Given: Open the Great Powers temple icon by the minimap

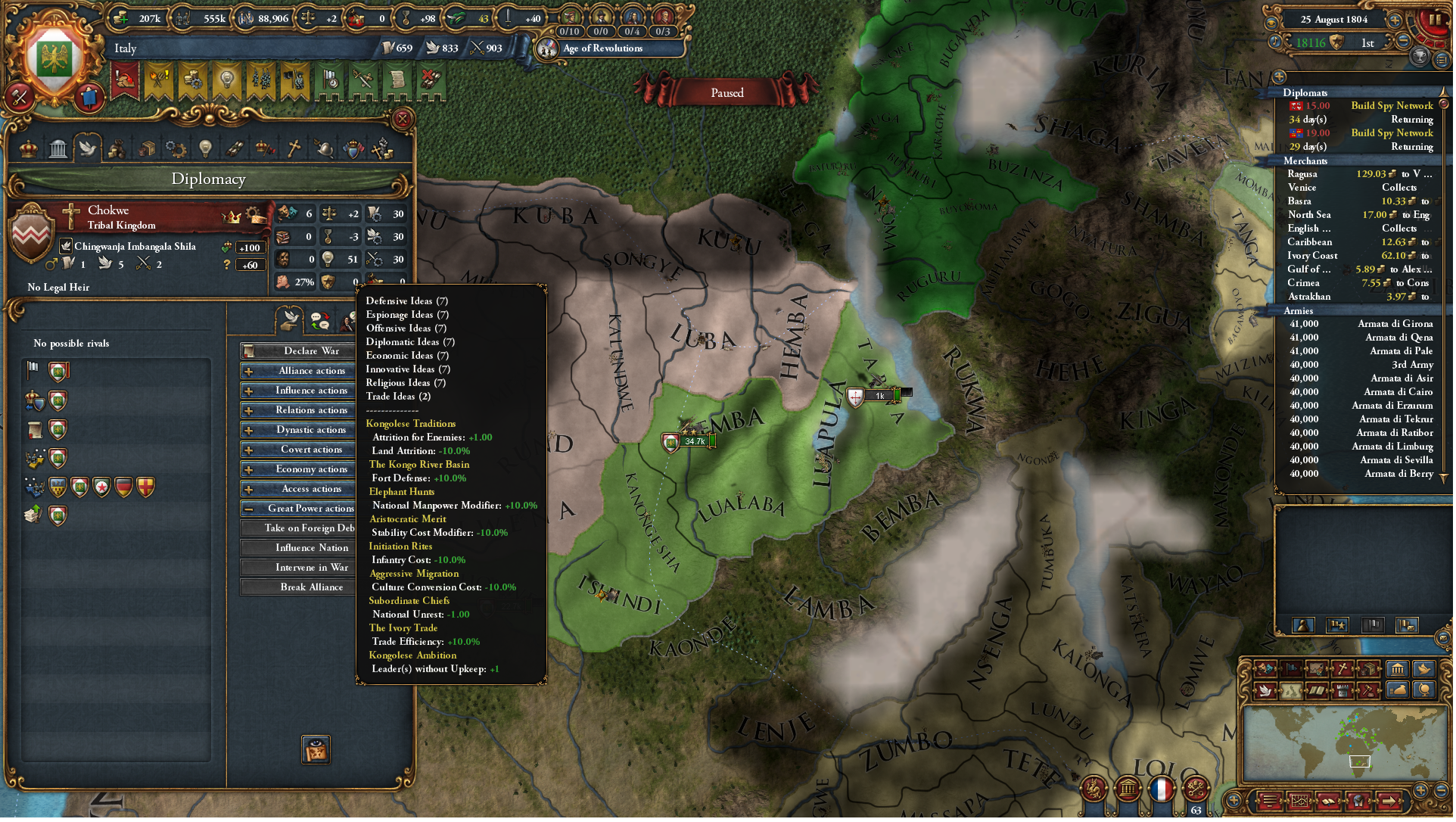Looking at the screenshot, I should [1397, 670].
